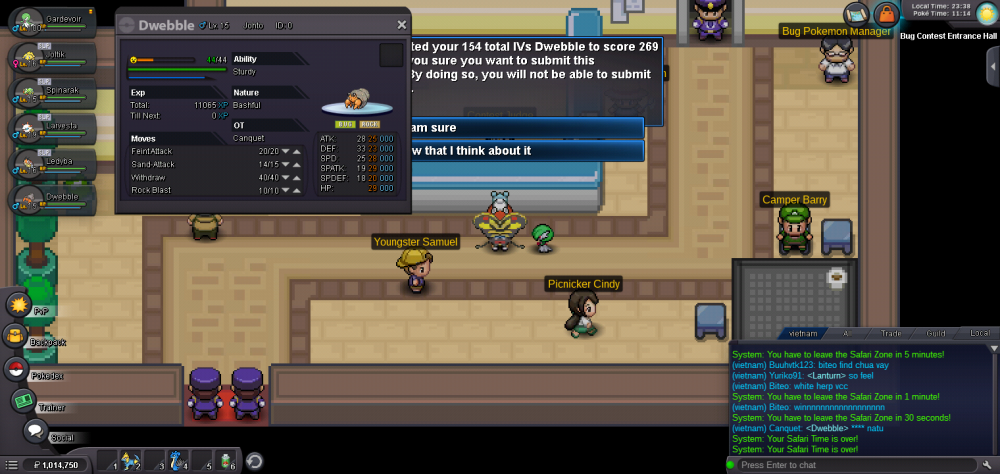
Task: Open the Social menu
Action: pos(35,431)
